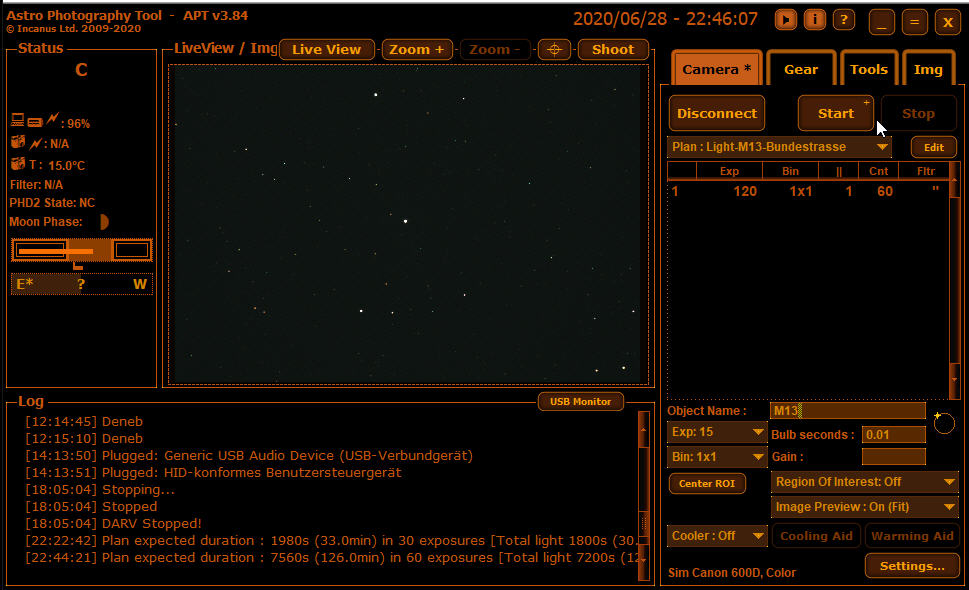
Task: Click the Center ROI button
Action: (707, 484)
